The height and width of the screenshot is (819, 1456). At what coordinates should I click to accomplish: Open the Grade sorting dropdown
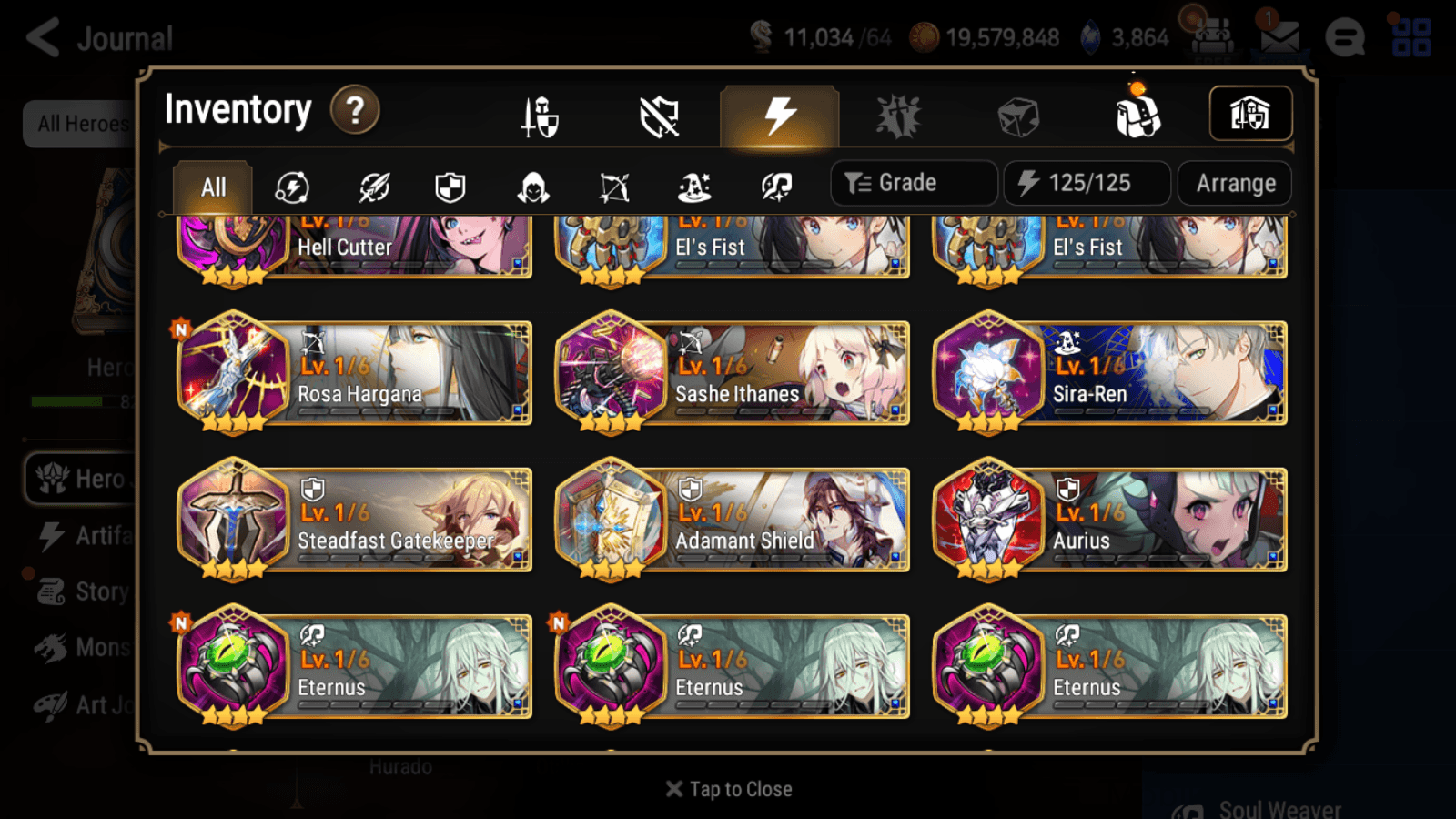tap(913, 182)
